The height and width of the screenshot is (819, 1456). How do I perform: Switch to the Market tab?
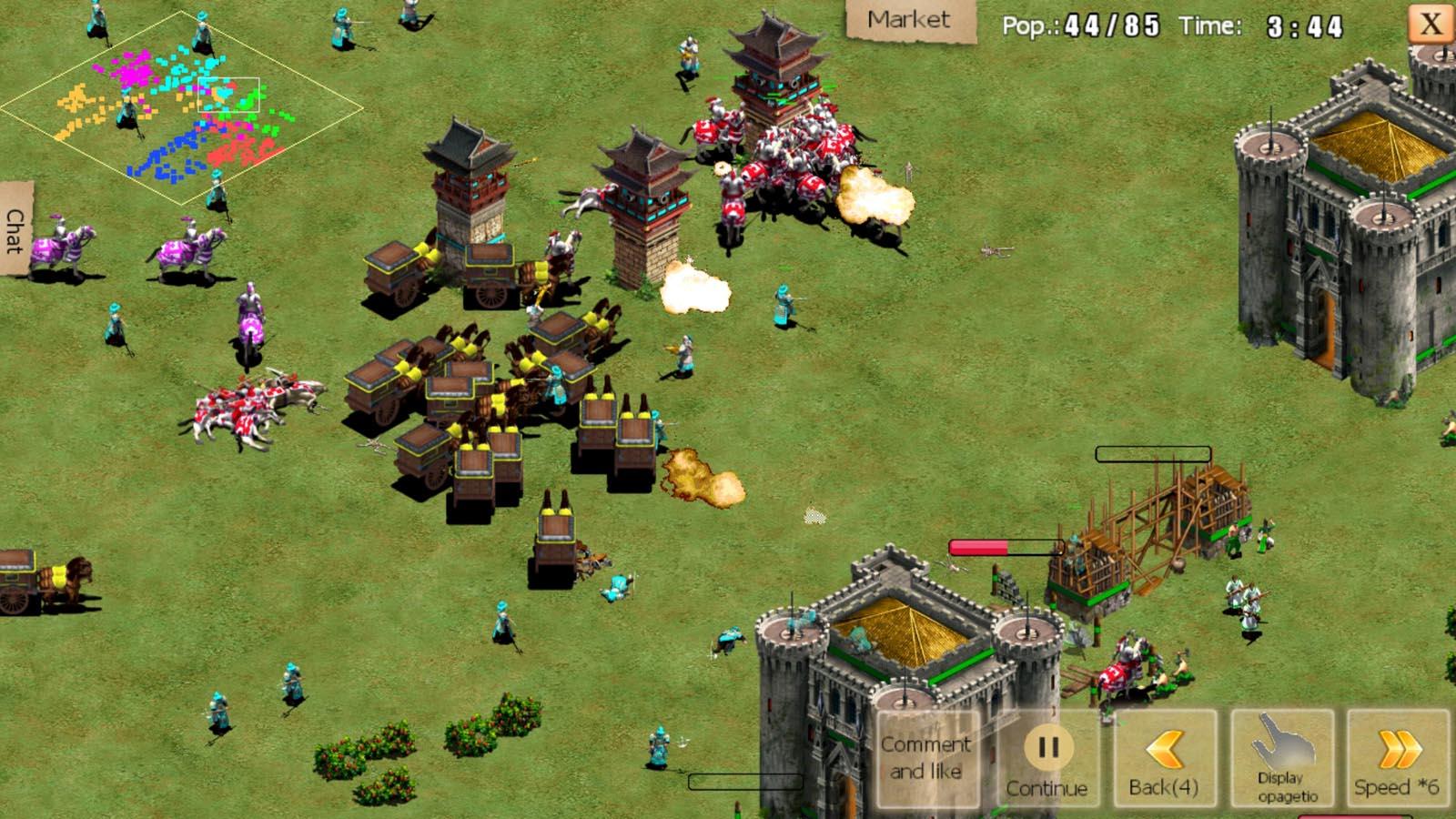pos(908,18)
